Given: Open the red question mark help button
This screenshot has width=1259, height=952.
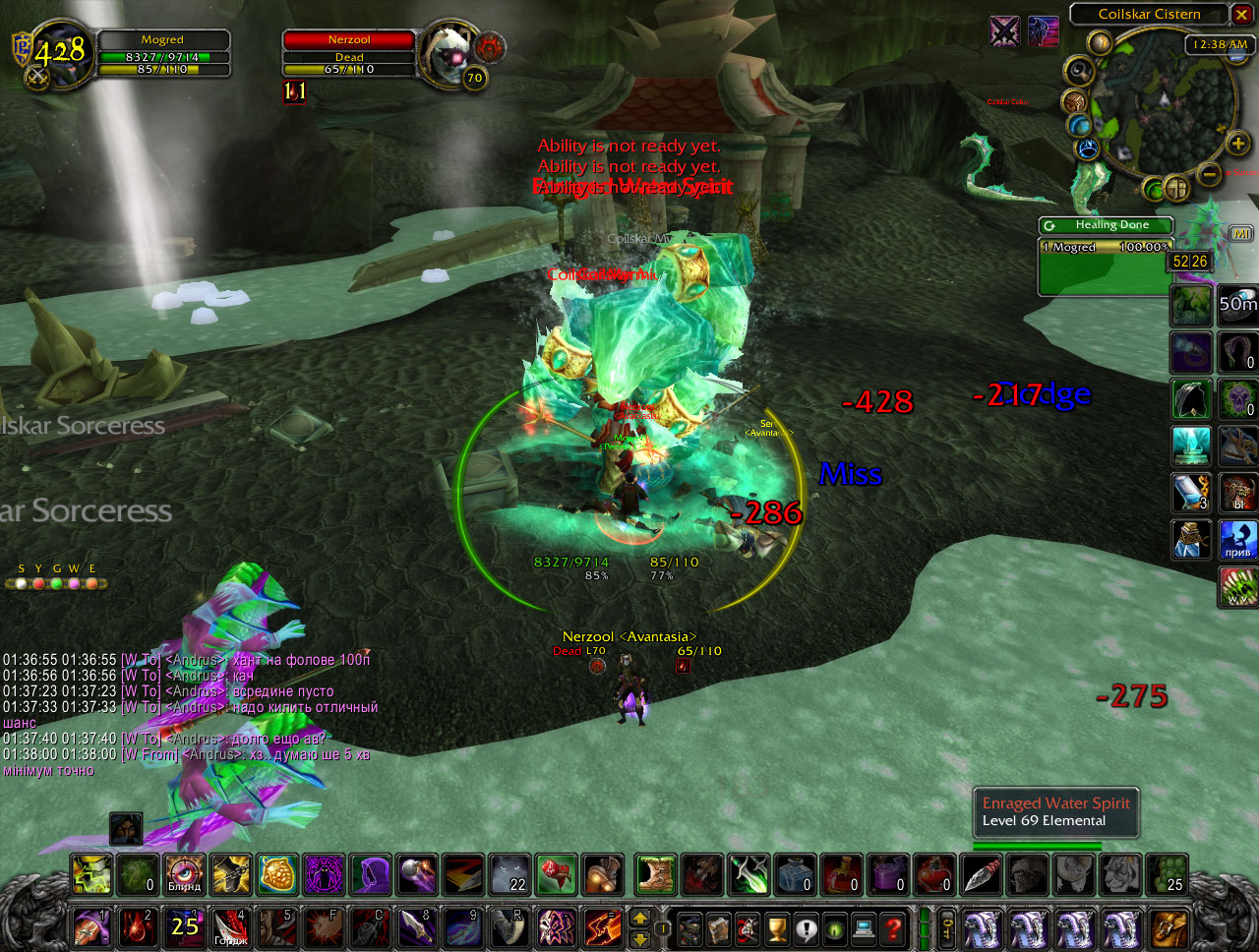Looking at the screenshot, I should point(893,927).
